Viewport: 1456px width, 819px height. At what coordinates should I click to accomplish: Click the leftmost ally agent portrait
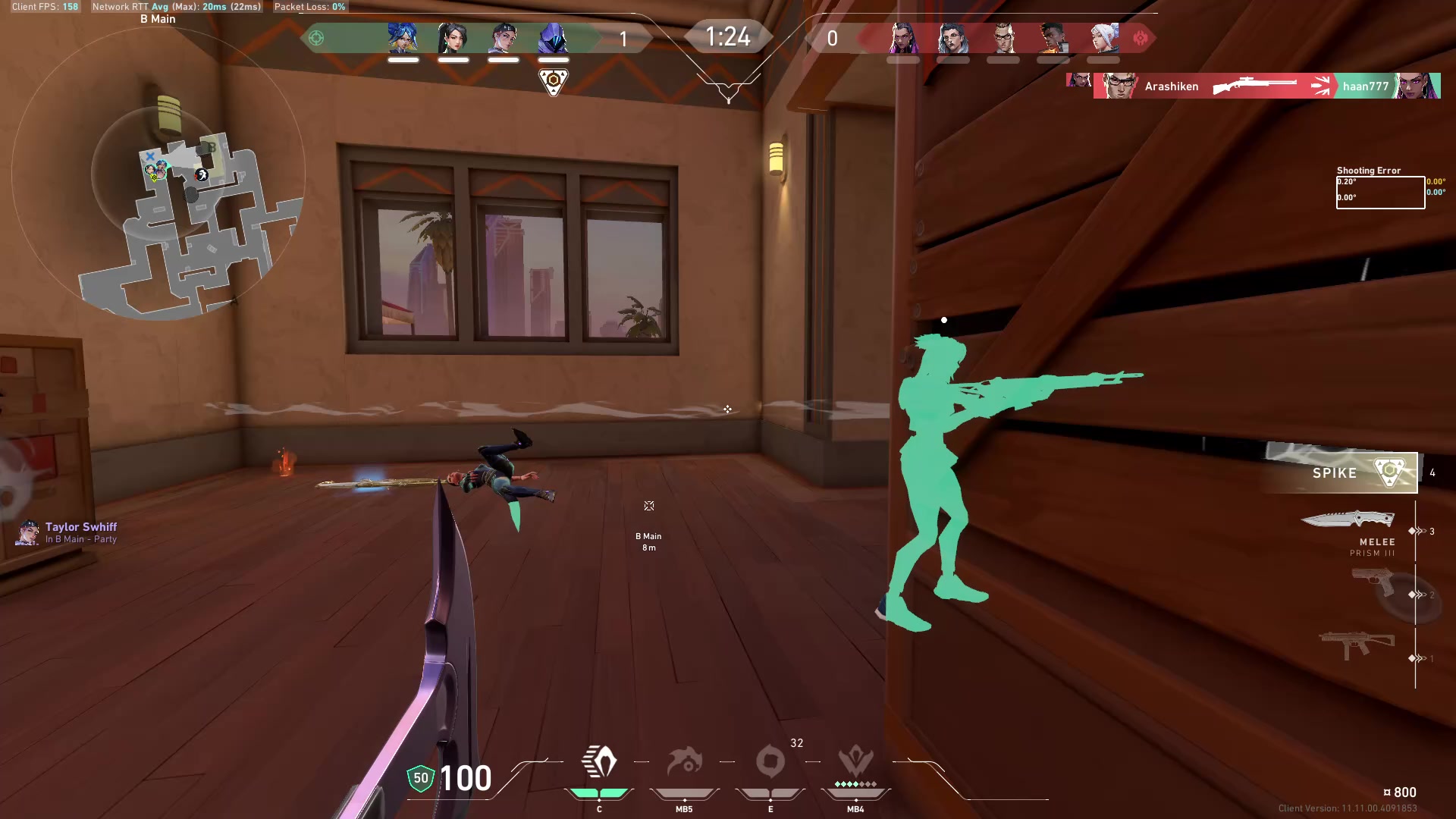click(403, 39)
